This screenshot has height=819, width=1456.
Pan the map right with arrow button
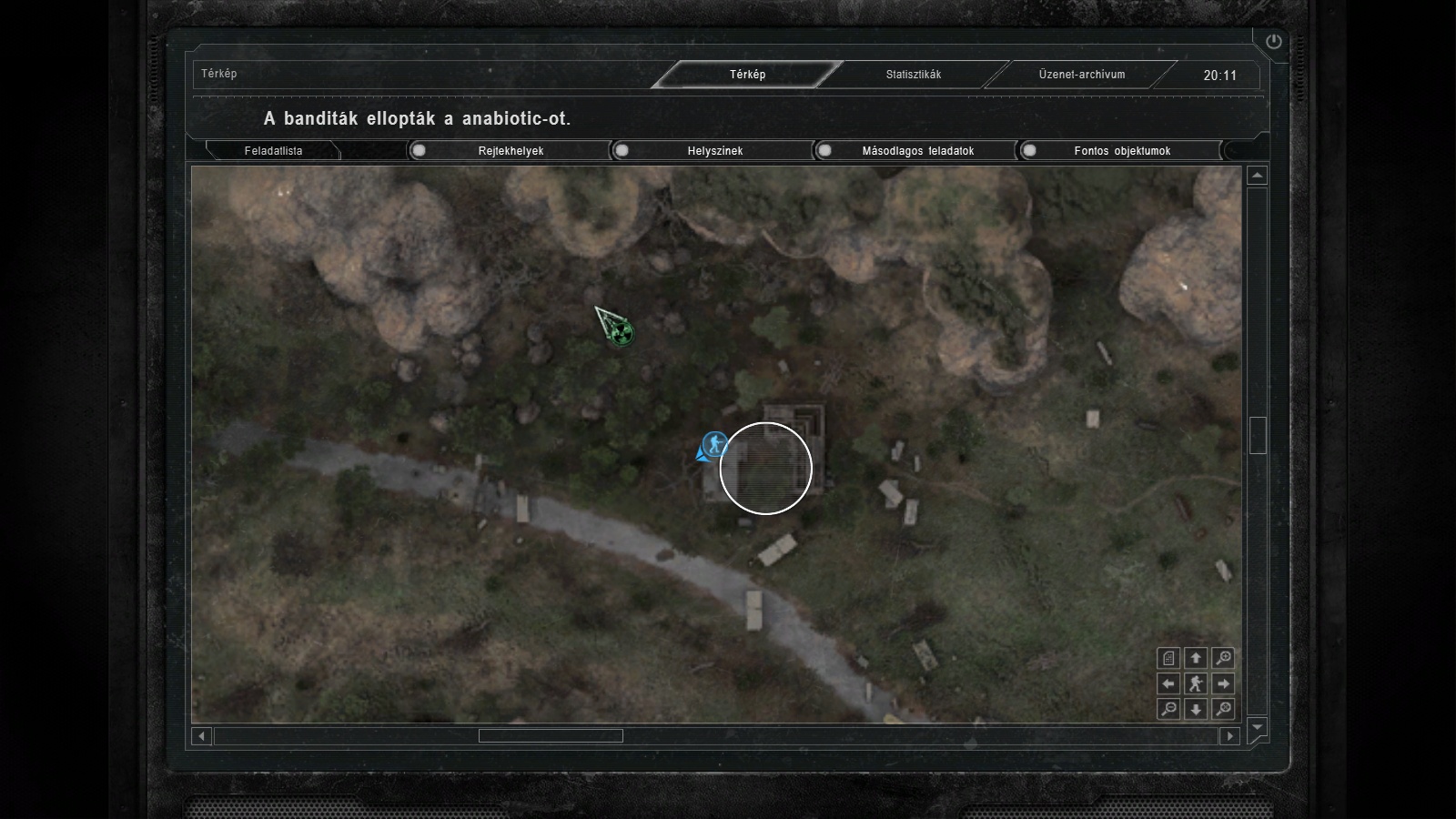coord(1223,683)
